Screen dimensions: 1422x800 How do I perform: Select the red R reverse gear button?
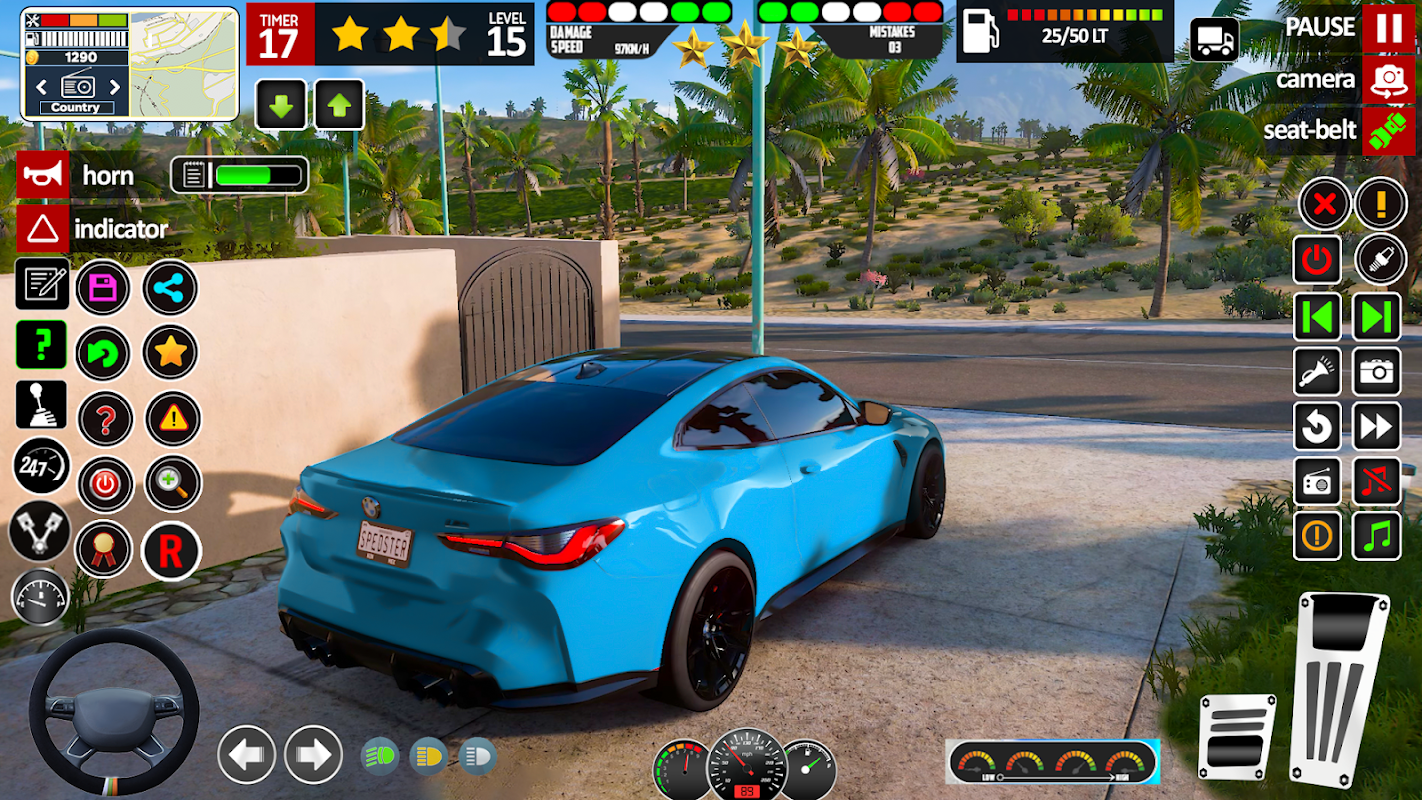click(x=171, y=551)
